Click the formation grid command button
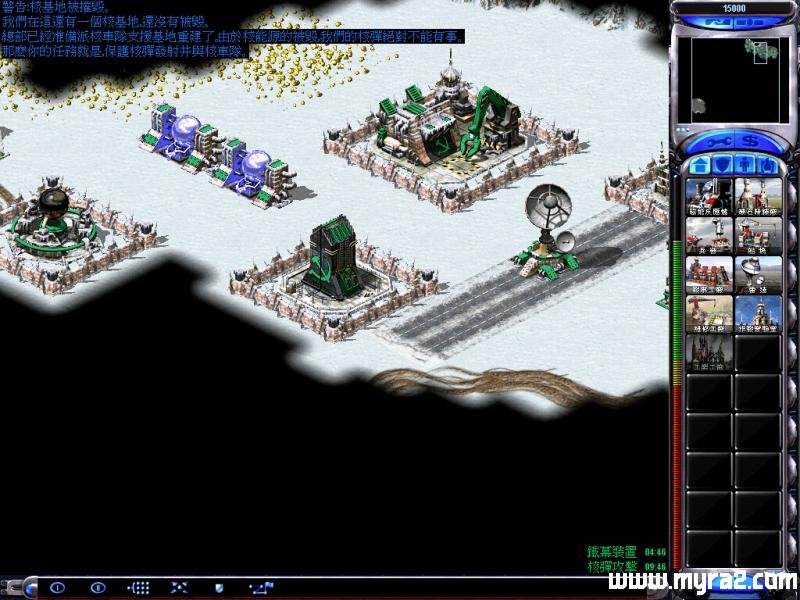Screen dimensions: 800x600 (139, 588)
